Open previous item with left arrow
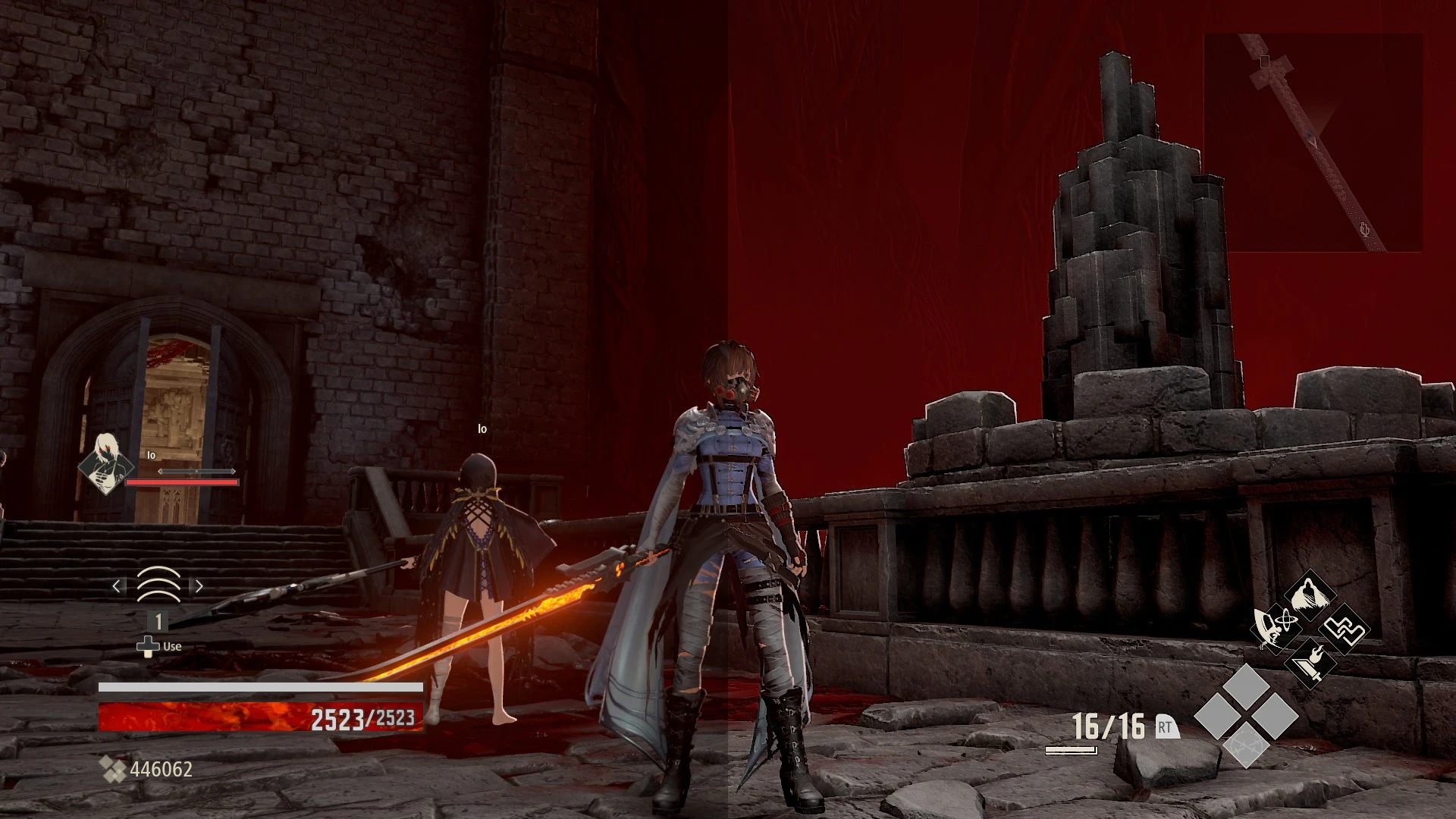The image size is (1456, 819). [117, 585]
